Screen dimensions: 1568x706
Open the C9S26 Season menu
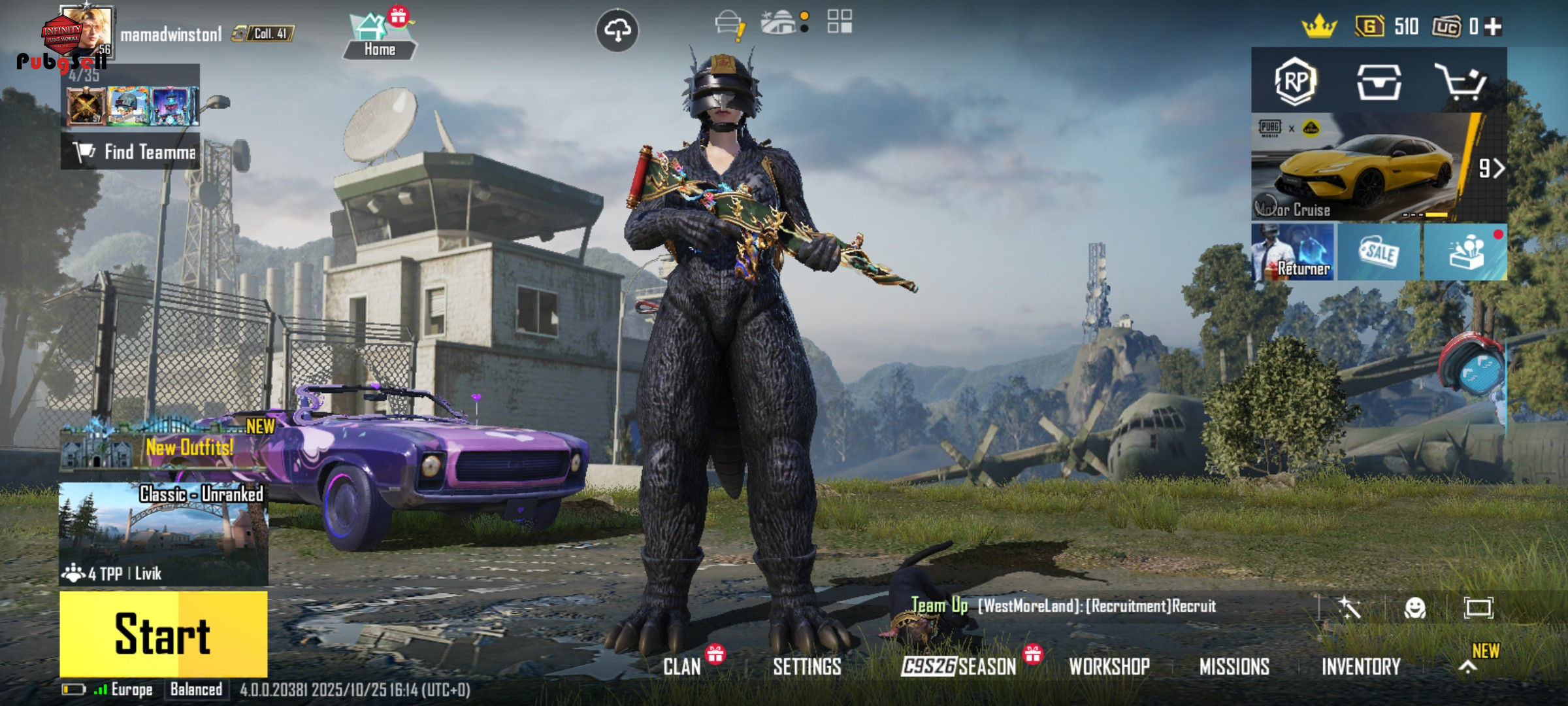[958, 667]
